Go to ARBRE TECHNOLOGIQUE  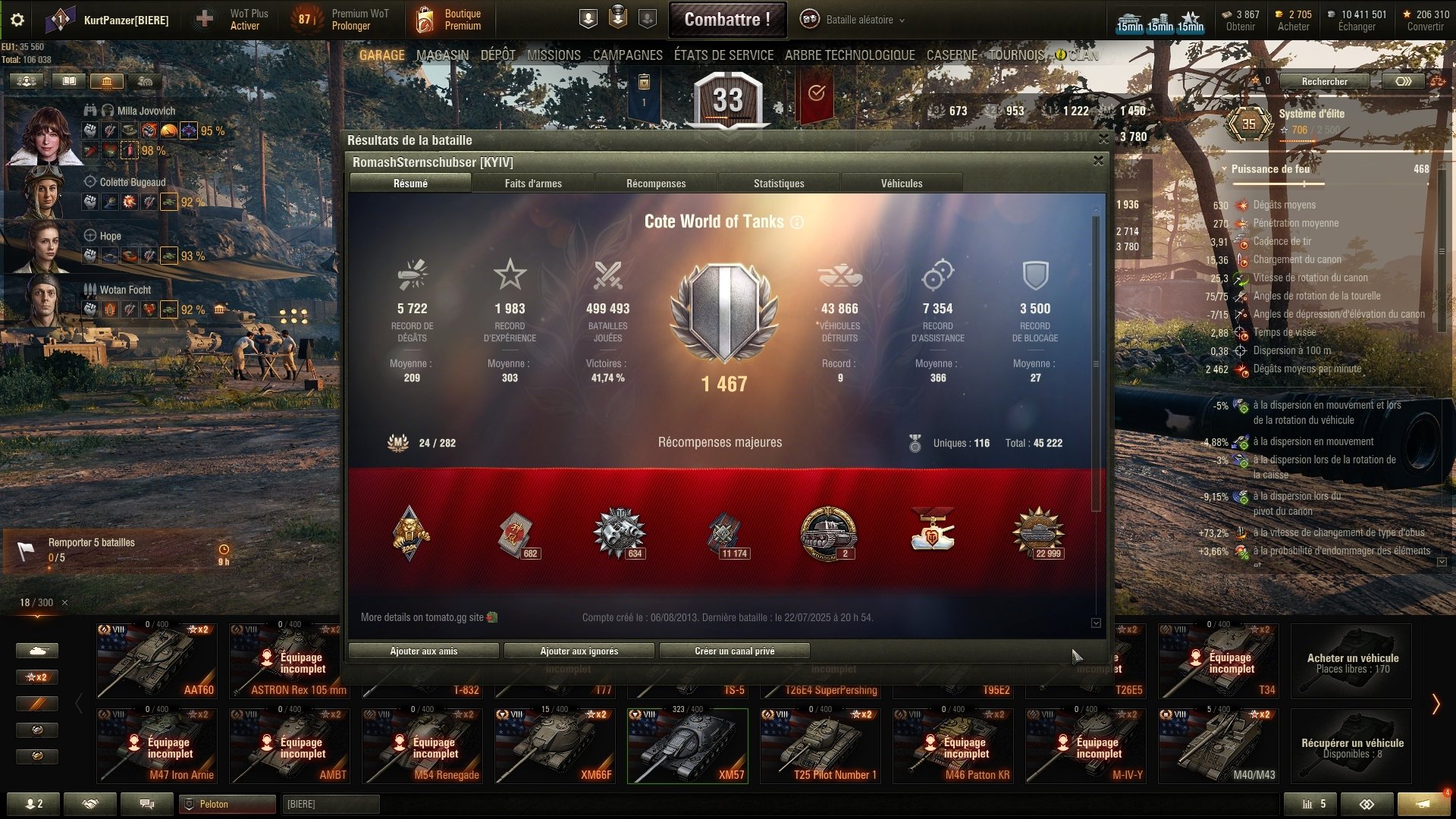click(849, 55)
